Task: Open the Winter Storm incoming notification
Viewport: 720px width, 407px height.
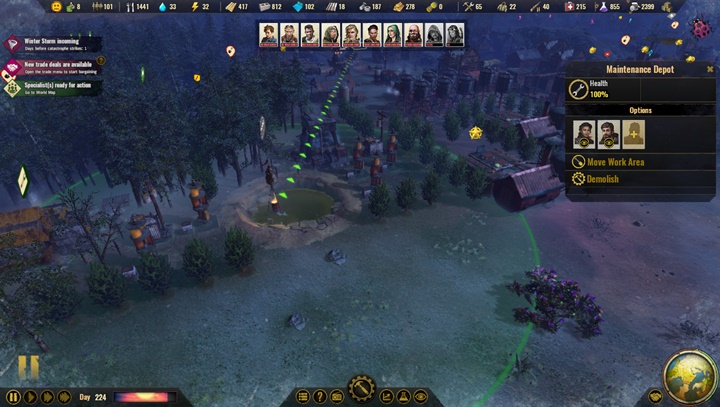Action: point(45,45)
